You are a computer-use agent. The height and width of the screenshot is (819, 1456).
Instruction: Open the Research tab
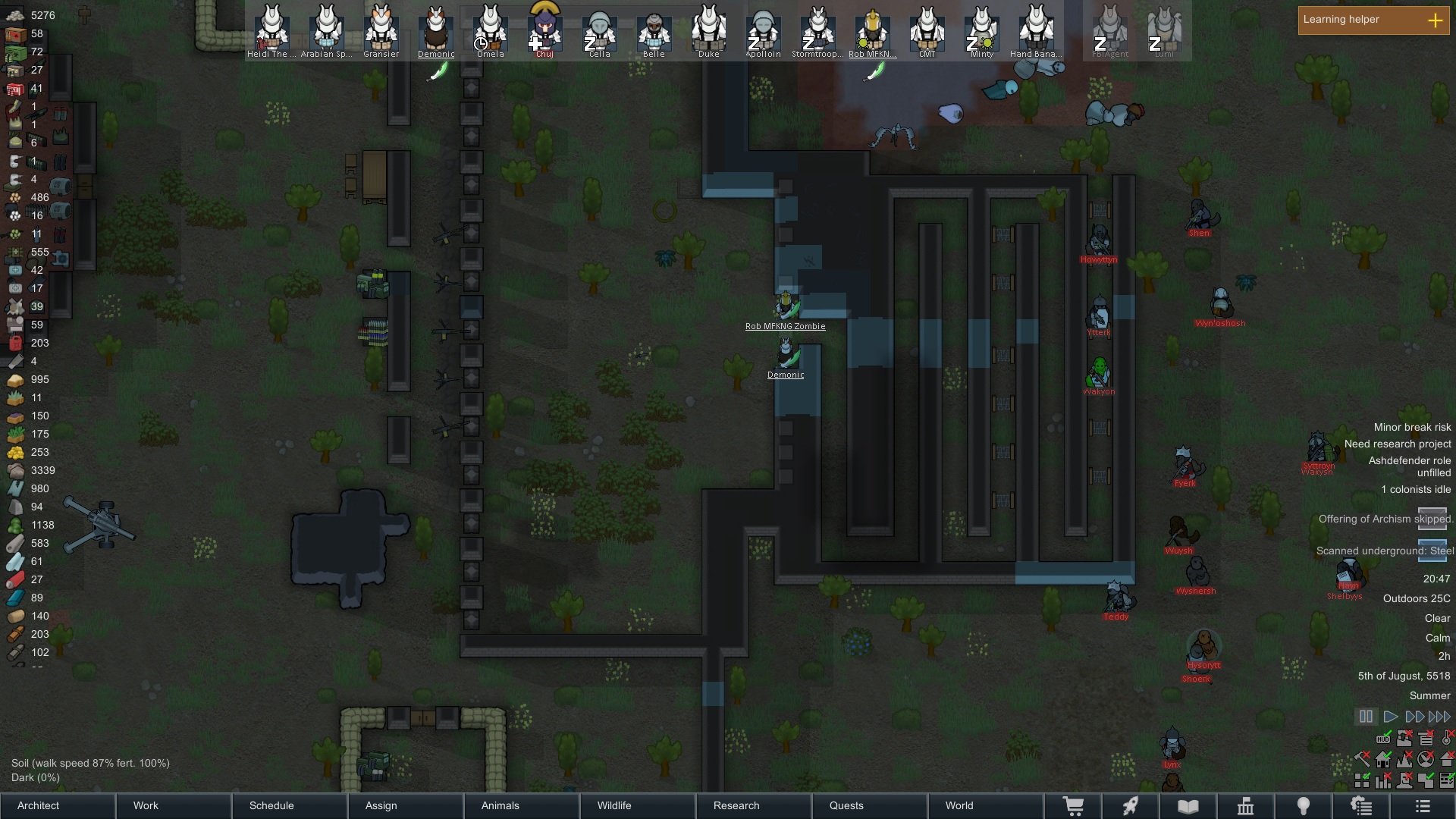pos(755,805)
